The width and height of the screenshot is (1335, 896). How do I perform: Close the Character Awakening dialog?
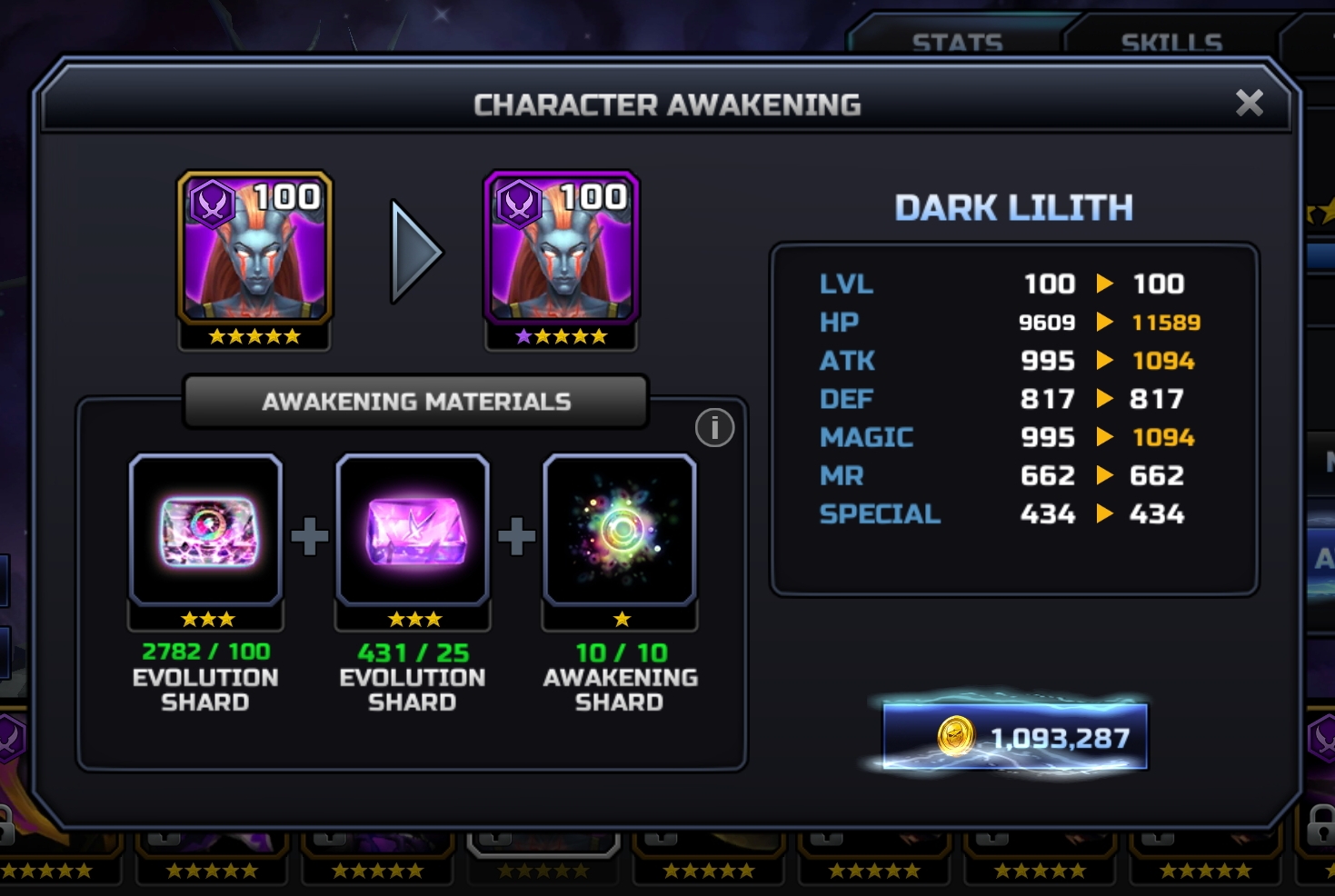(1250, 104)
